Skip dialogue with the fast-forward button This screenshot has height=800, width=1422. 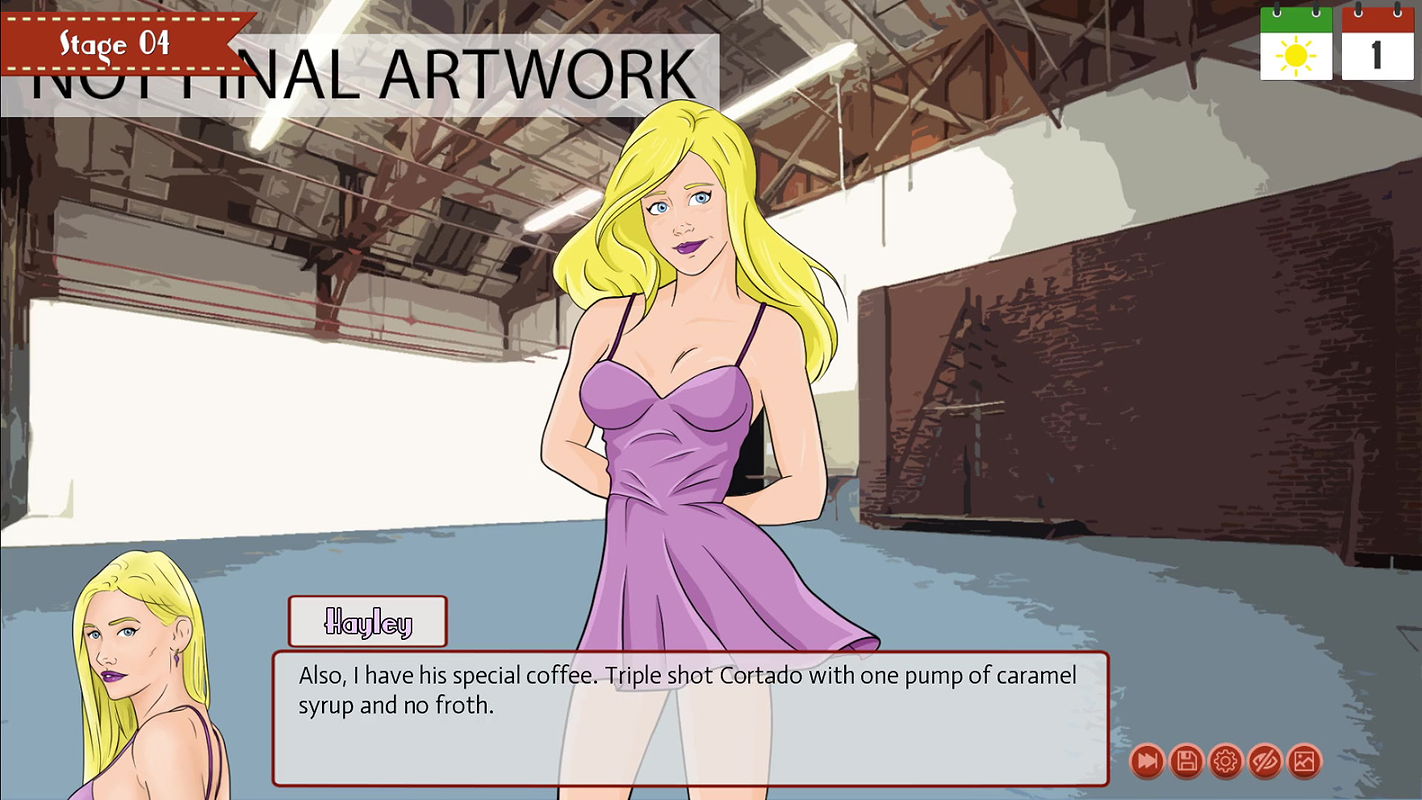1147,762
